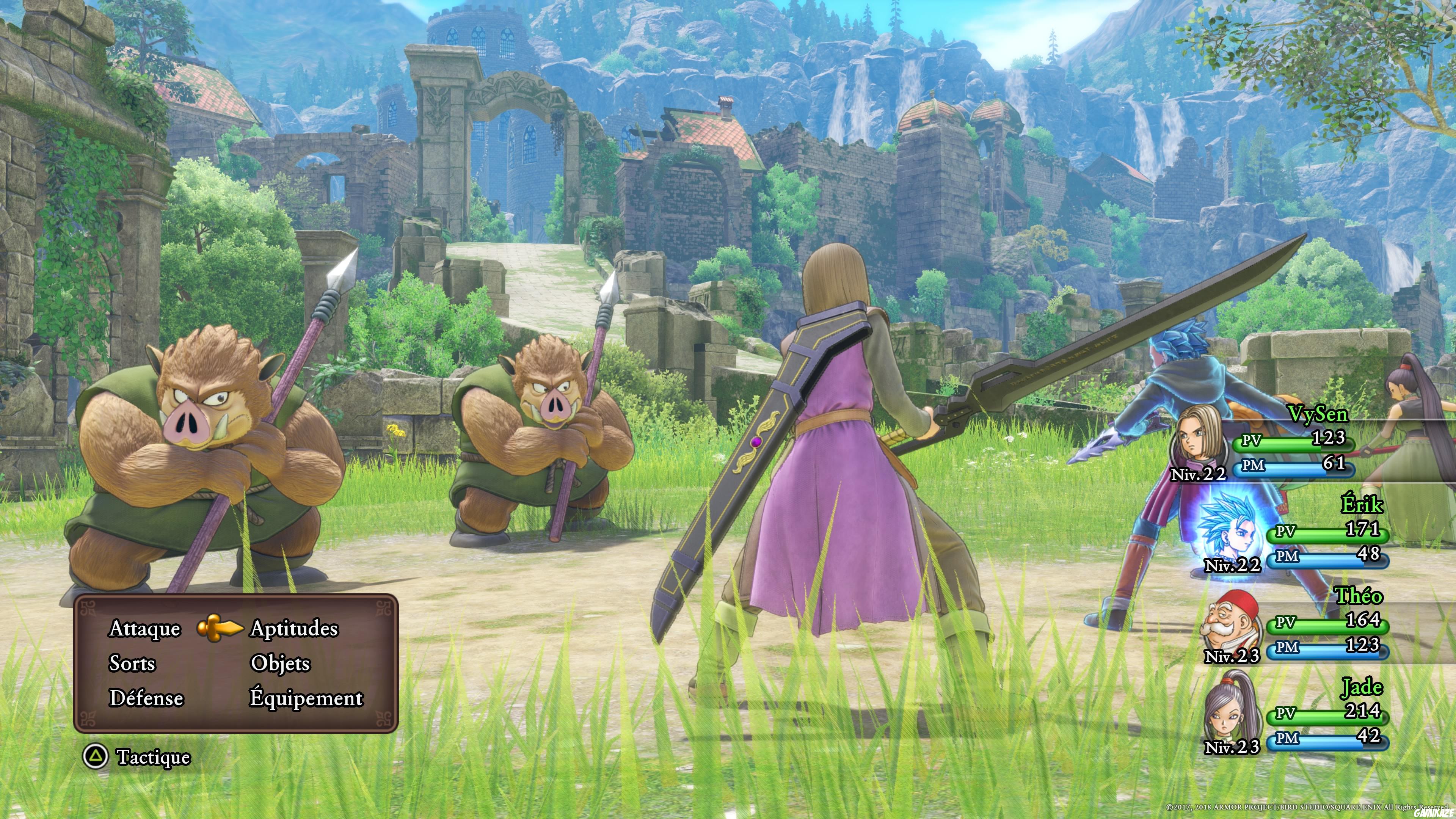Select the Défense command
Viewport: 1456px width, 819px height.
click(x=146, y=698)
